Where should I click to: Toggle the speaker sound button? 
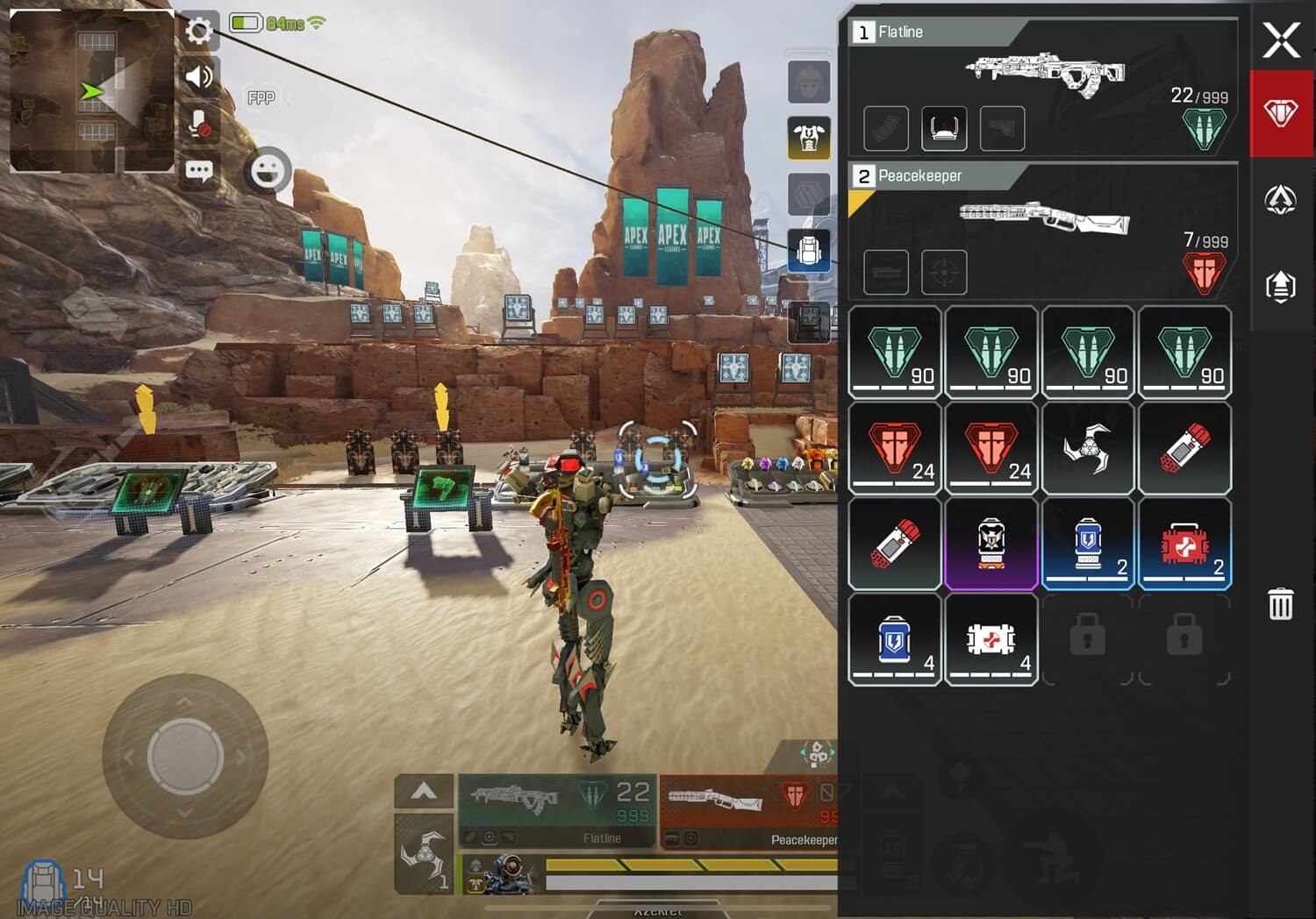point(199,77)
